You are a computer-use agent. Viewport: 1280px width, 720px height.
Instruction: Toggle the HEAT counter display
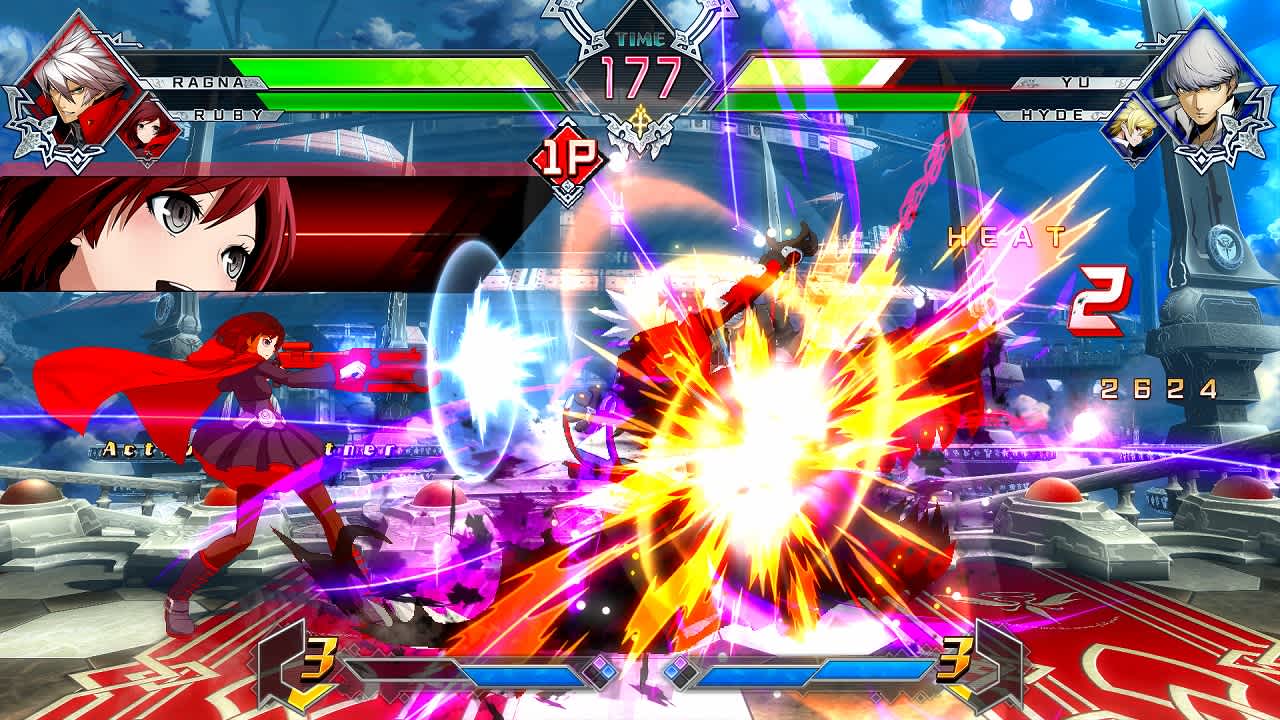[1005, 237]
